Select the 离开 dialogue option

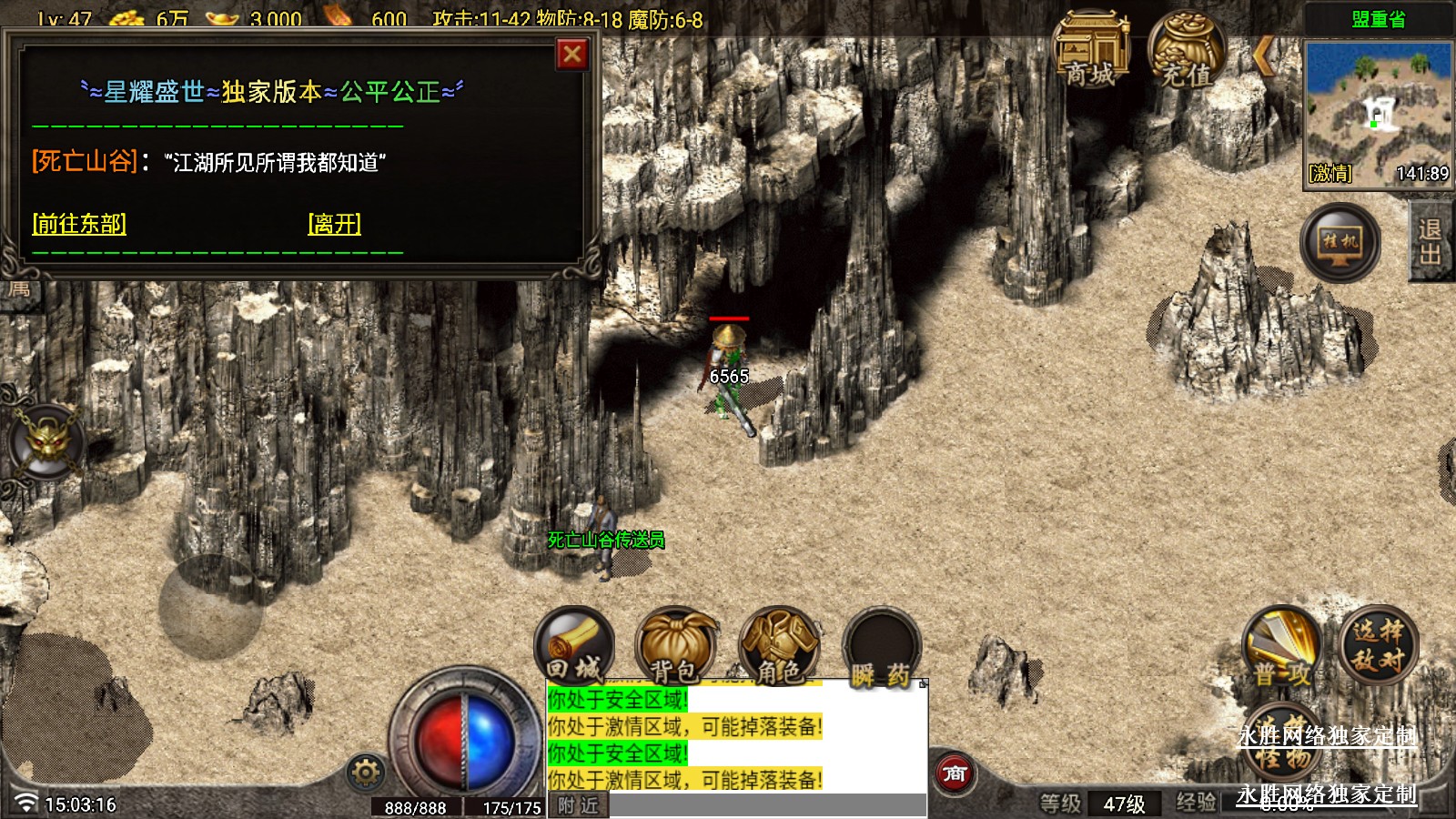click(335, 224)
